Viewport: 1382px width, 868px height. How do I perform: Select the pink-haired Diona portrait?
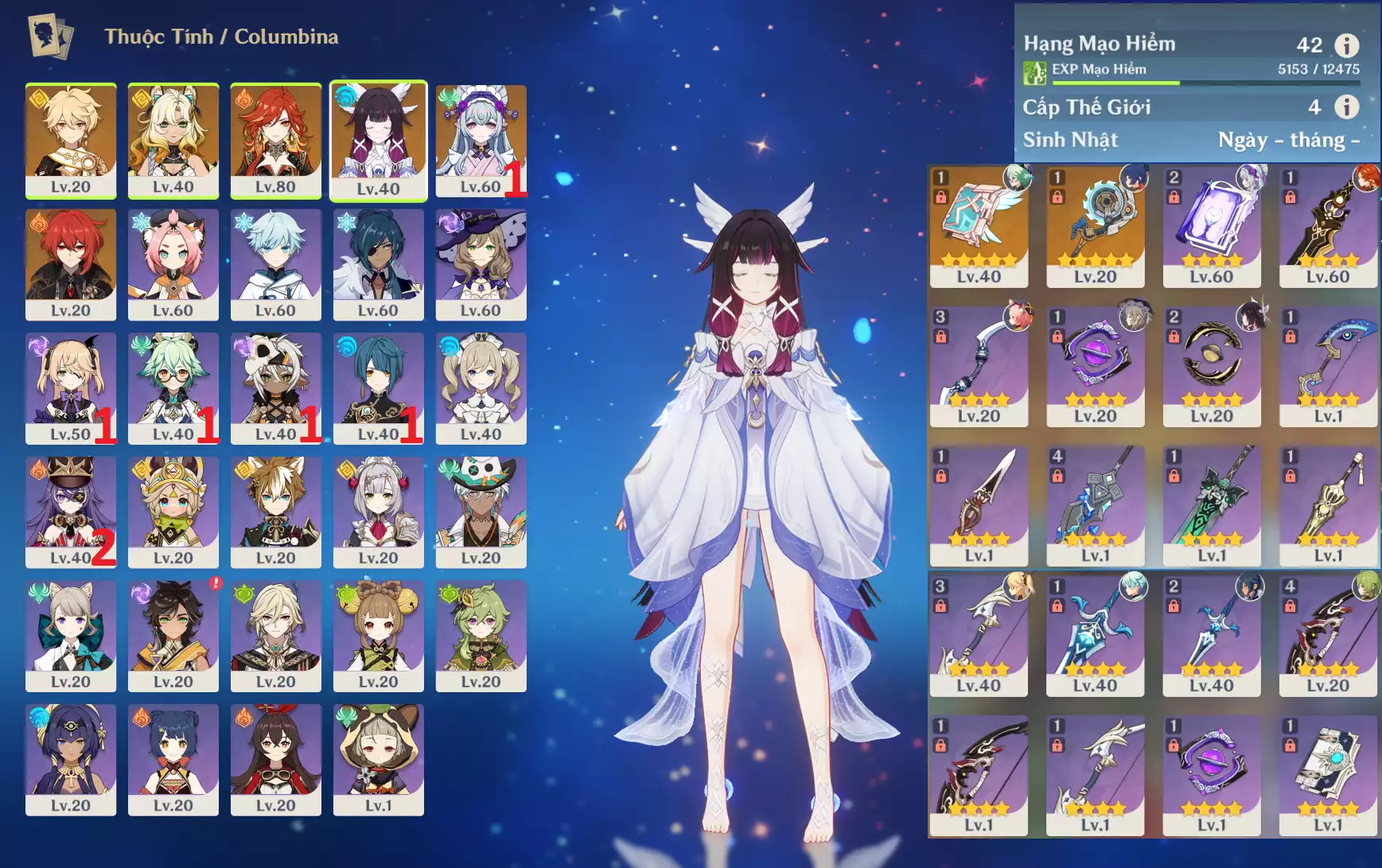[173, 263]
